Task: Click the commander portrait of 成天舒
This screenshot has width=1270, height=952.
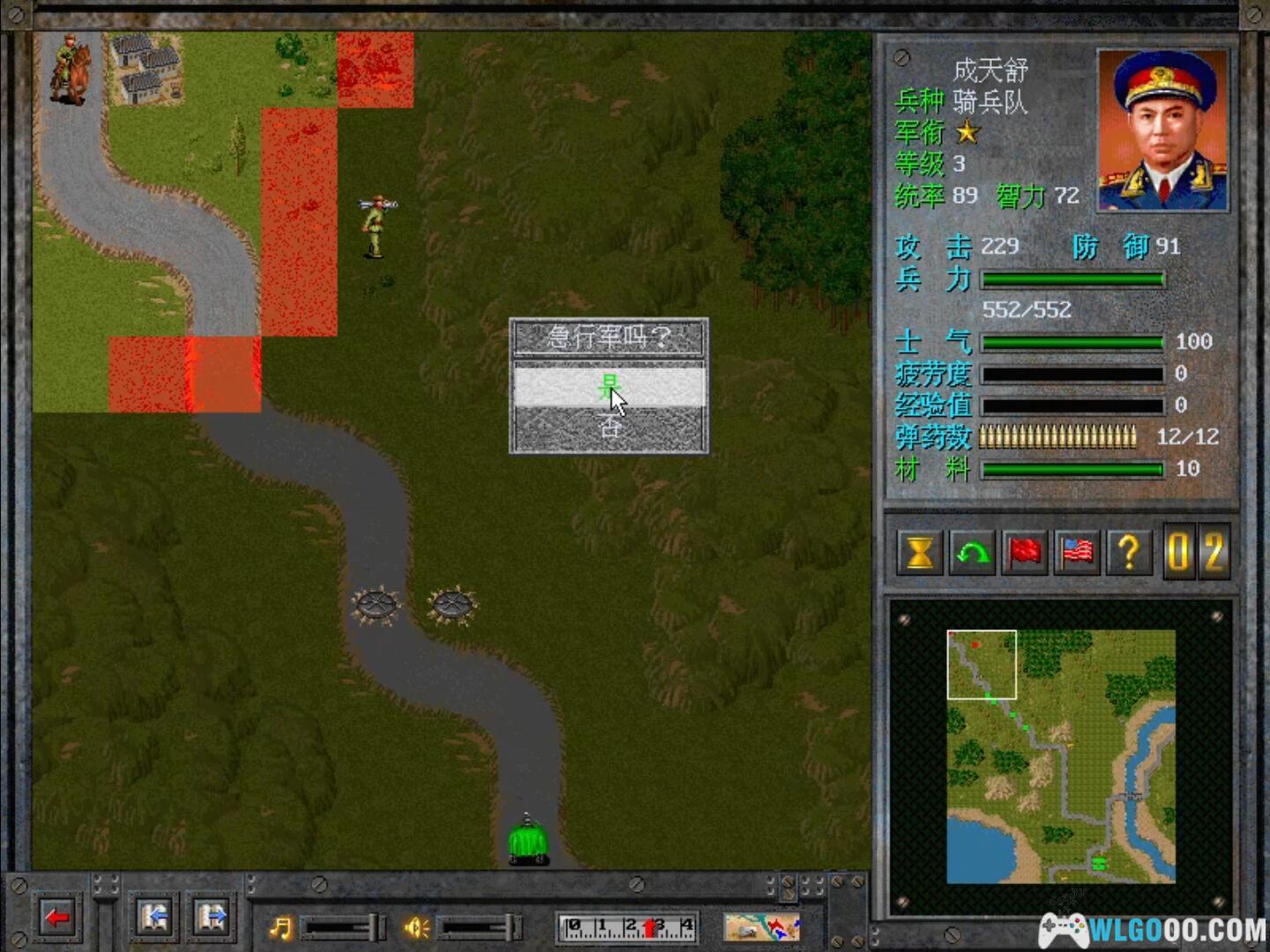Action: 1162,130
